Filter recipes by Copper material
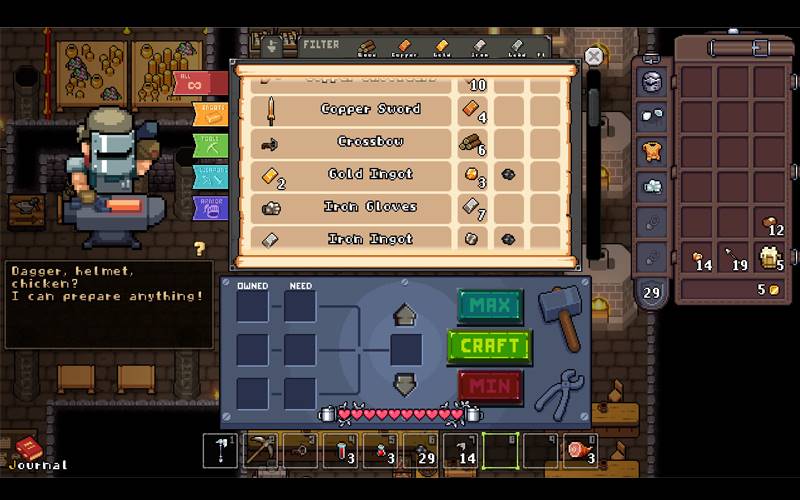Image resolution: width=800 pixels, height=500 pixels. [403, 47]
